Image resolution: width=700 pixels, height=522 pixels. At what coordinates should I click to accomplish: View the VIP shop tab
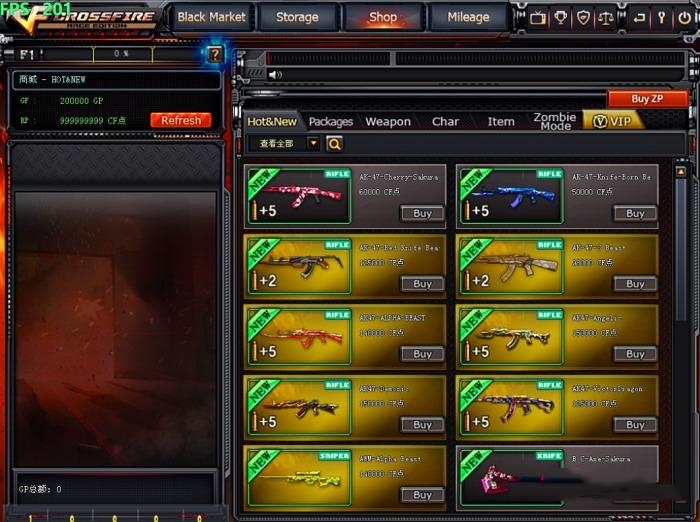point(612,121)
